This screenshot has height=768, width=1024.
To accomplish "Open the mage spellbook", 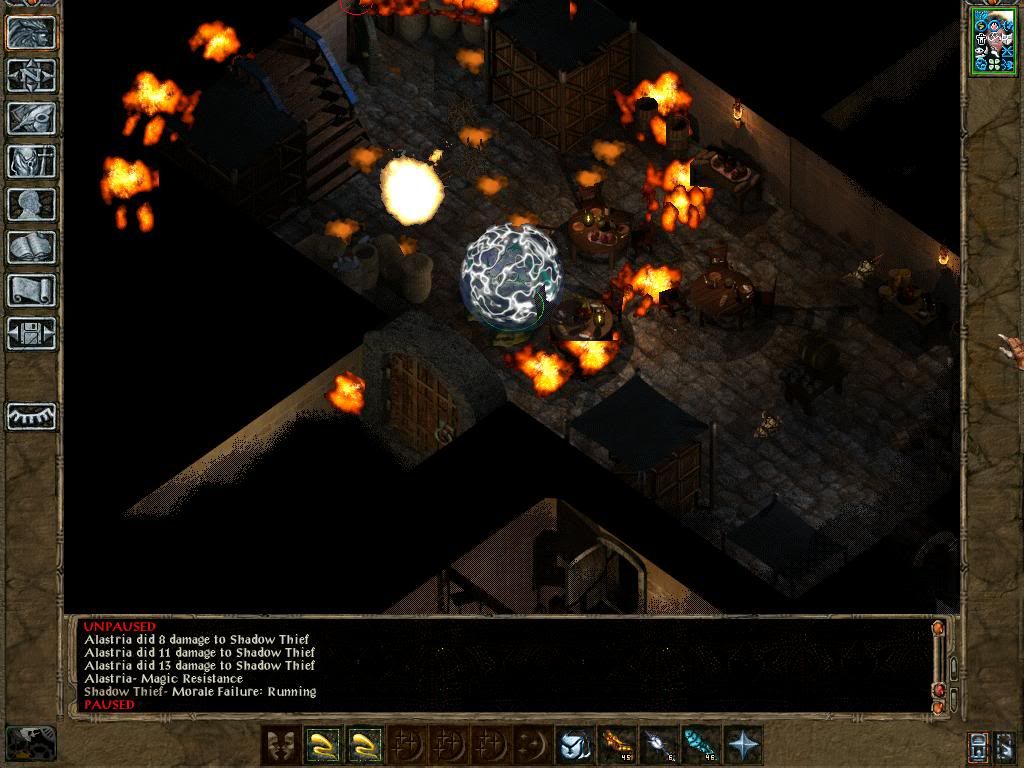I will (31, 247).
